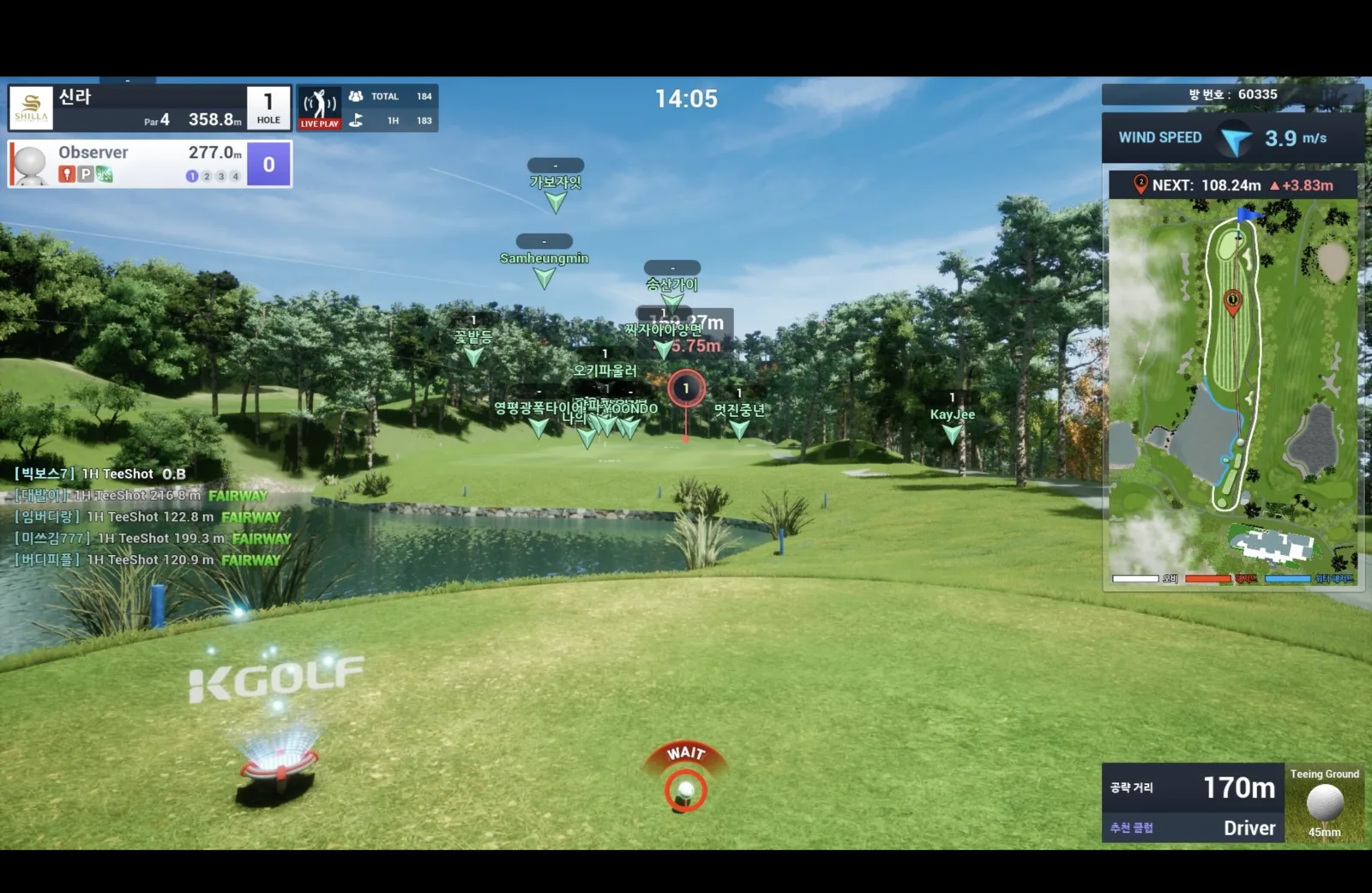
Task: Select shot number 1 under Observer
Action: tap(191, 176)
